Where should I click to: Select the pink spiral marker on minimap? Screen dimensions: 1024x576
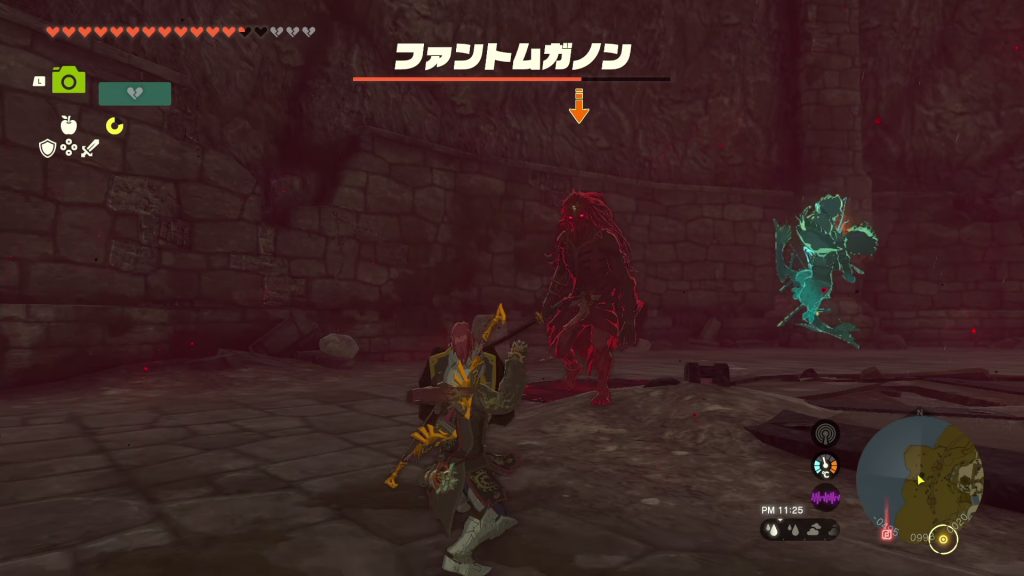pyautogui.click(x=886, y=535)
